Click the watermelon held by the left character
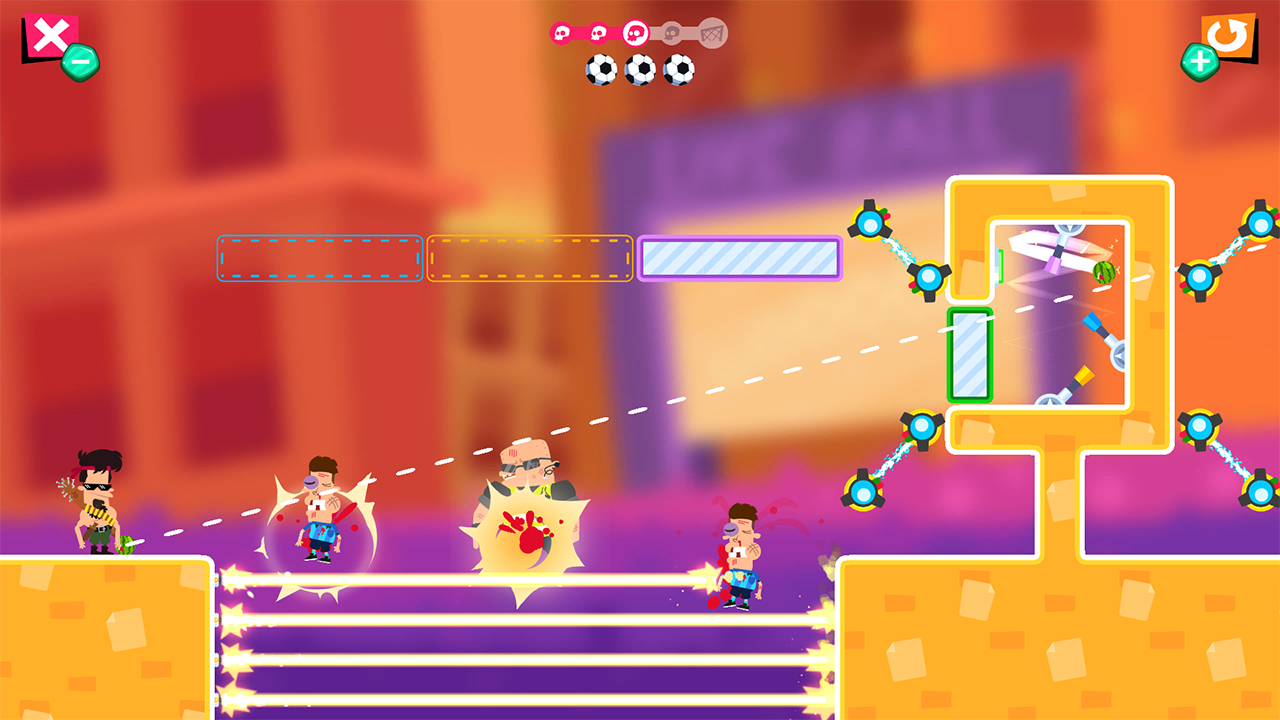Screen dimensions: 1280x720 point(124,545)
